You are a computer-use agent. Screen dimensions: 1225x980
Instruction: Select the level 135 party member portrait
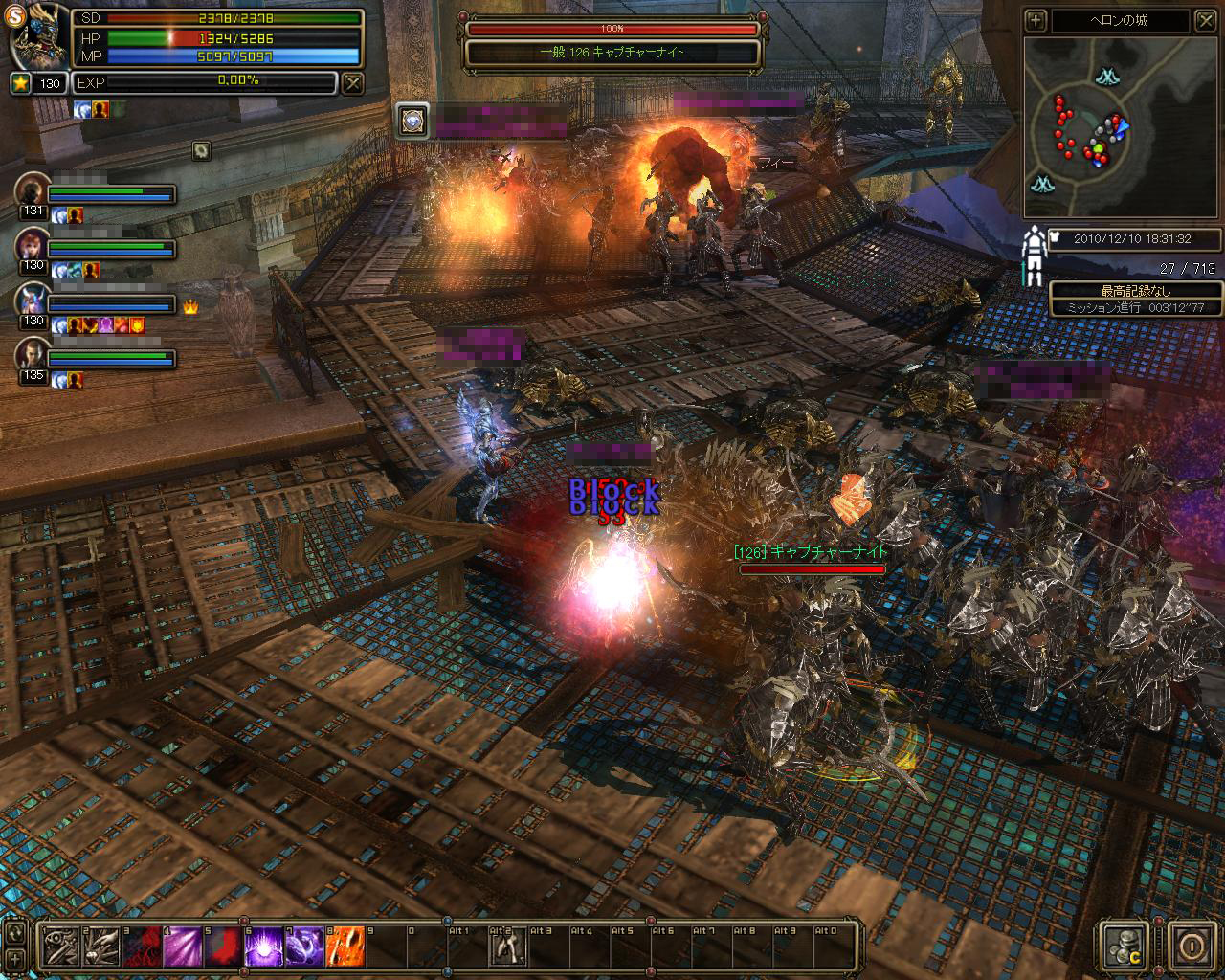(x=33, y=355)
